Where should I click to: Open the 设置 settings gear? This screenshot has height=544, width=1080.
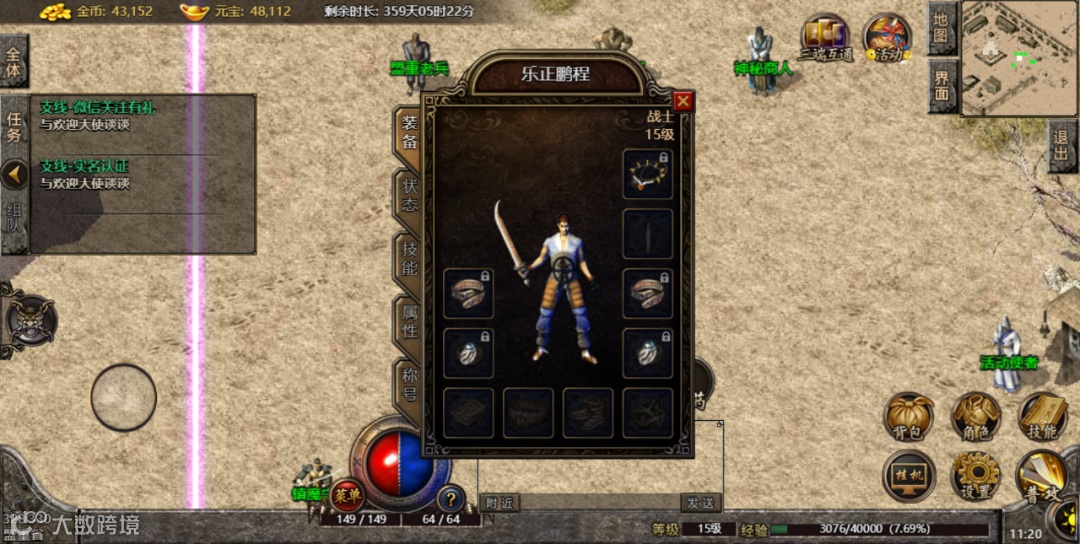[975, 475]
